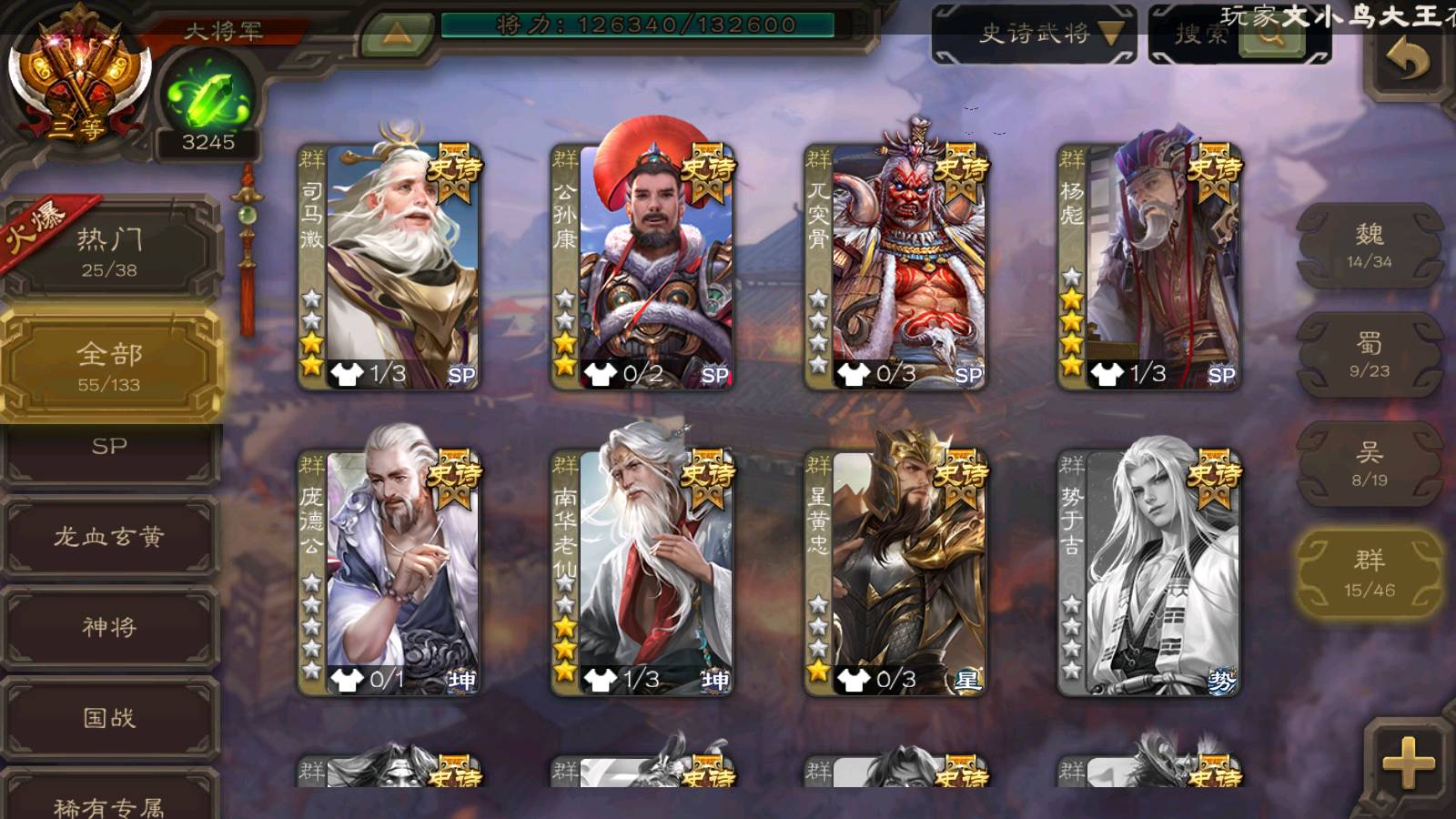Pick the 兀突骨 general card
1456x819 pixels.
click(895, 267)
